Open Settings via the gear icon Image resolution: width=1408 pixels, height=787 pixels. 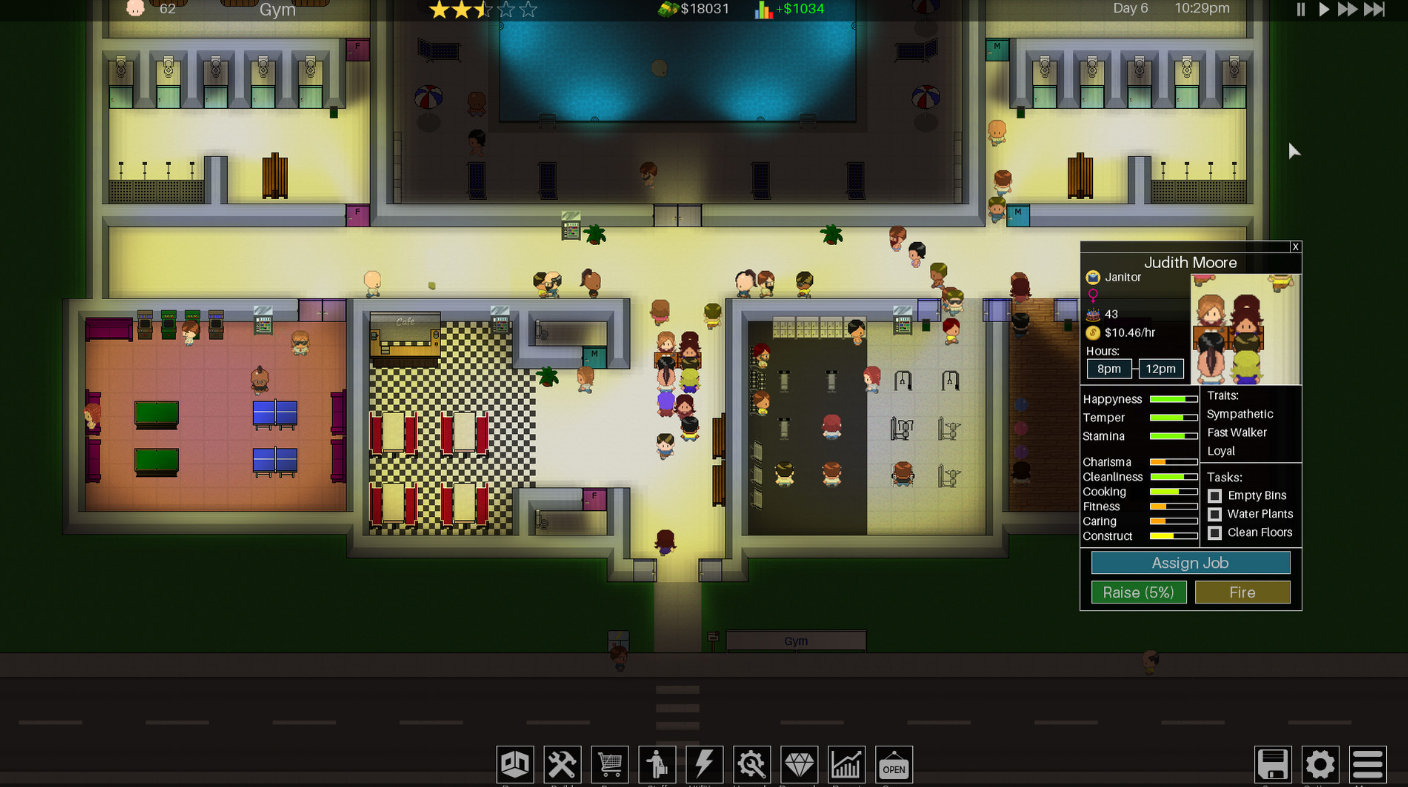(1320, 765)
